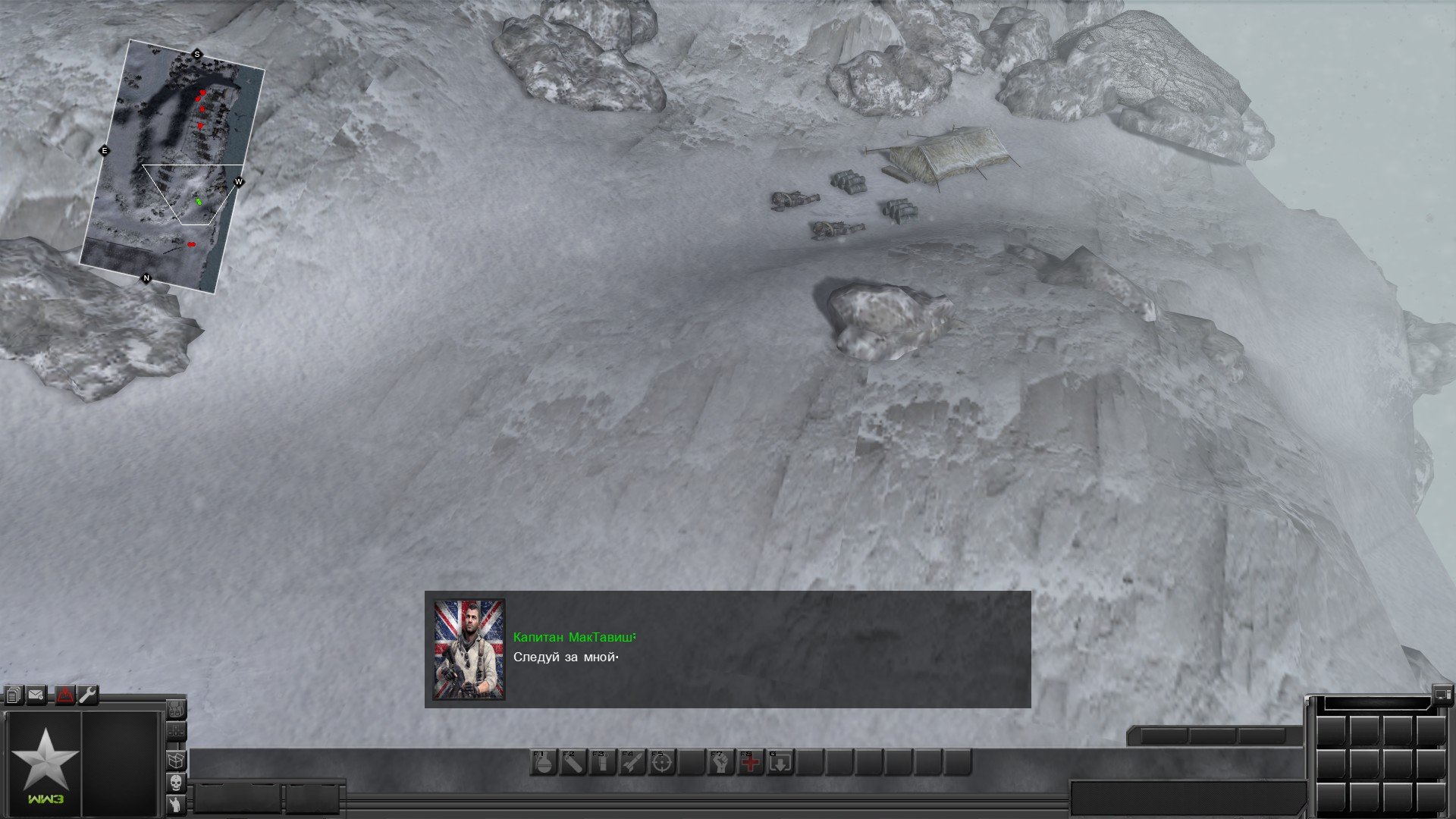The height and width of the screenshot is (819, 1456).
Task: Choose the F3 canister slot
Action: [602, 763]
